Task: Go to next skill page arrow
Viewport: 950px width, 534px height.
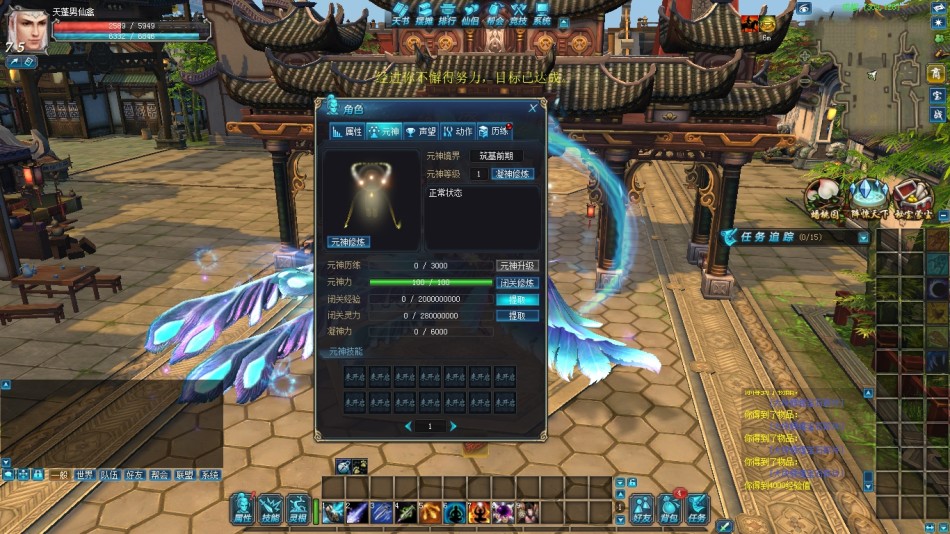Action: [453, 426]
